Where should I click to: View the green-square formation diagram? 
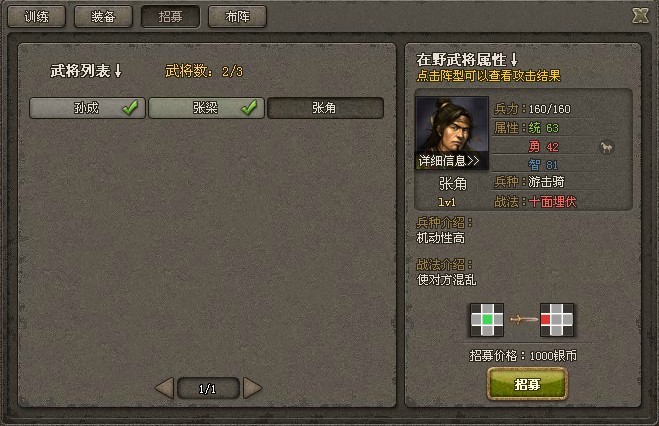[485, 319]
